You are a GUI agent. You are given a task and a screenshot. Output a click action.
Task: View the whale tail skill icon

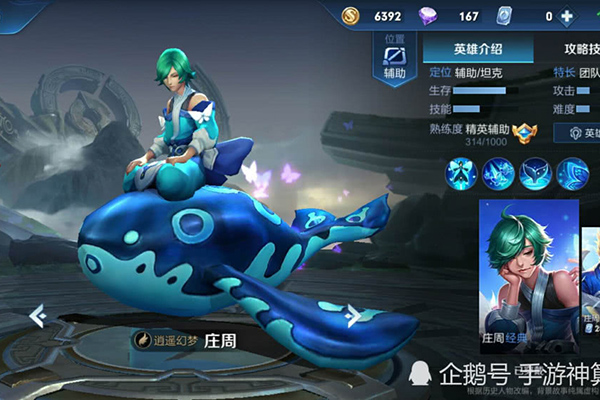click(535, 174)
